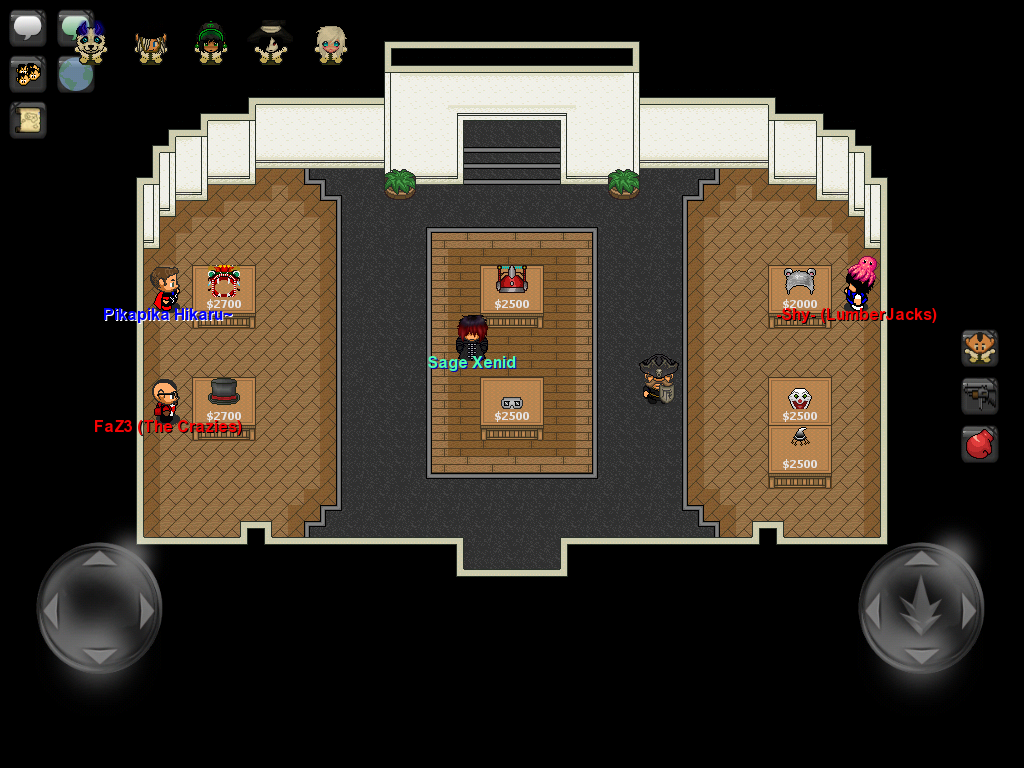Select the blue-horned masked head avatar
1024x768 pixels.
click(91, 44)
